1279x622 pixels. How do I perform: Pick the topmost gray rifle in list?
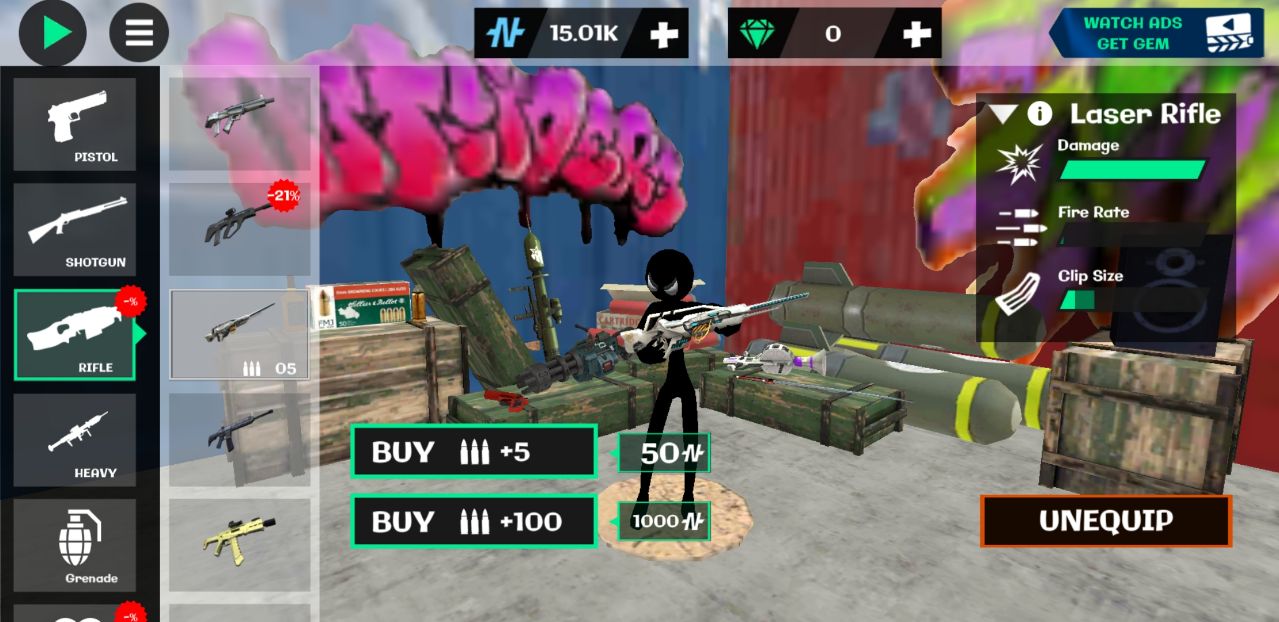240,118
